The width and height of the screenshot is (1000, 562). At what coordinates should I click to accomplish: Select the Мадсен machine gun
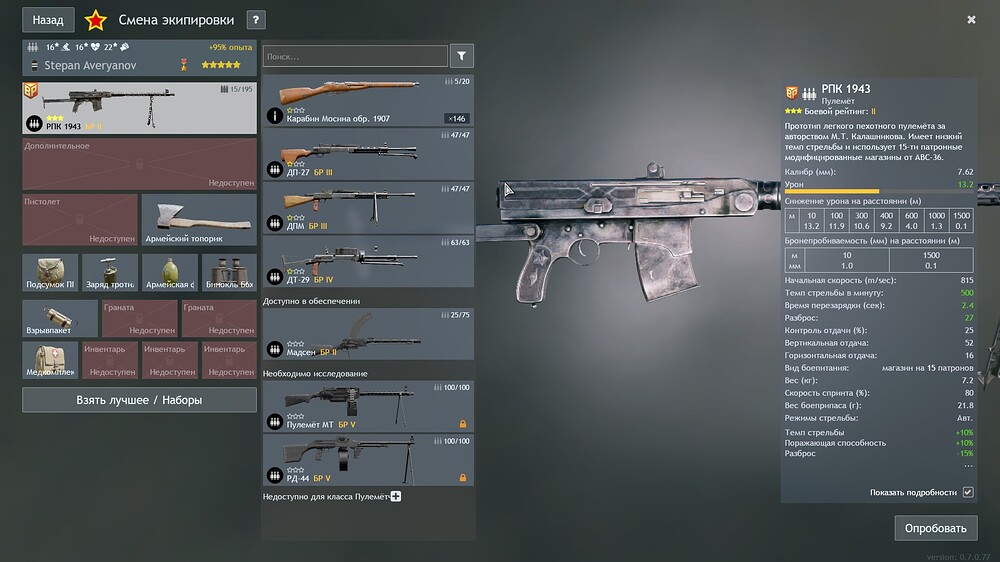tap(367, 334)
